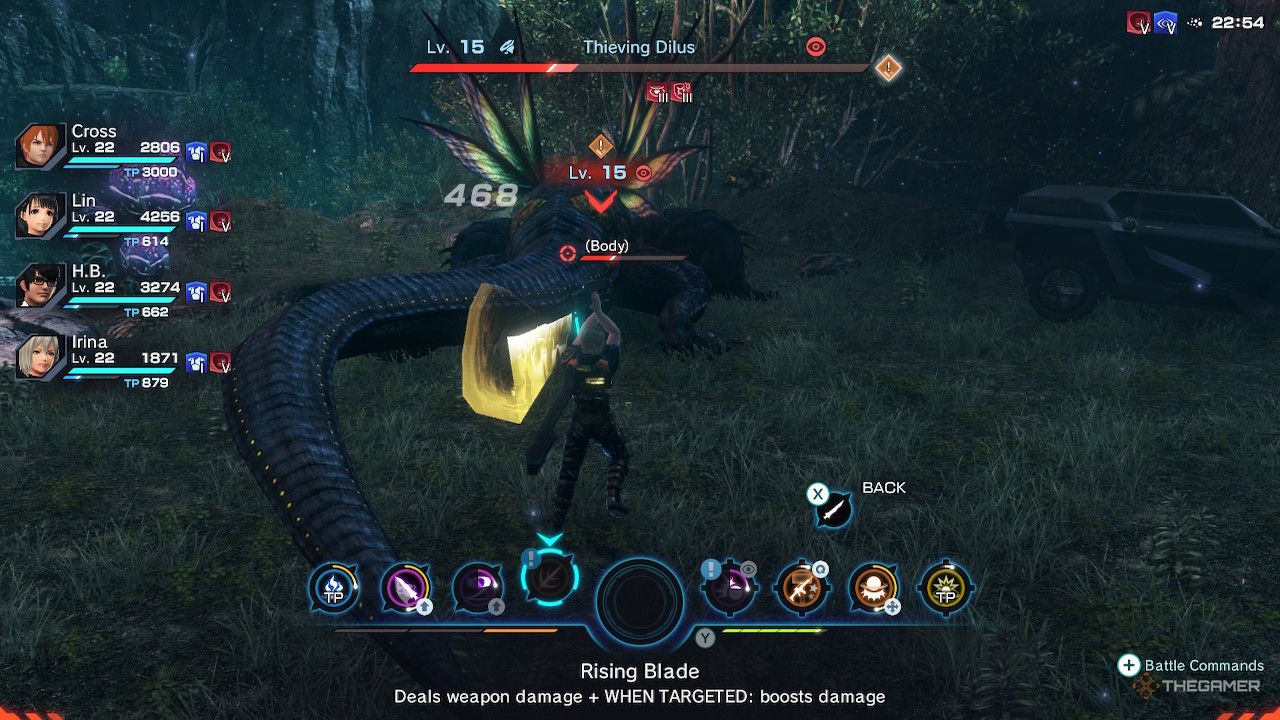The height and width of the screenshot is (720, 1280).
Task: Use the purple feather art
Action: coord(405,589)
